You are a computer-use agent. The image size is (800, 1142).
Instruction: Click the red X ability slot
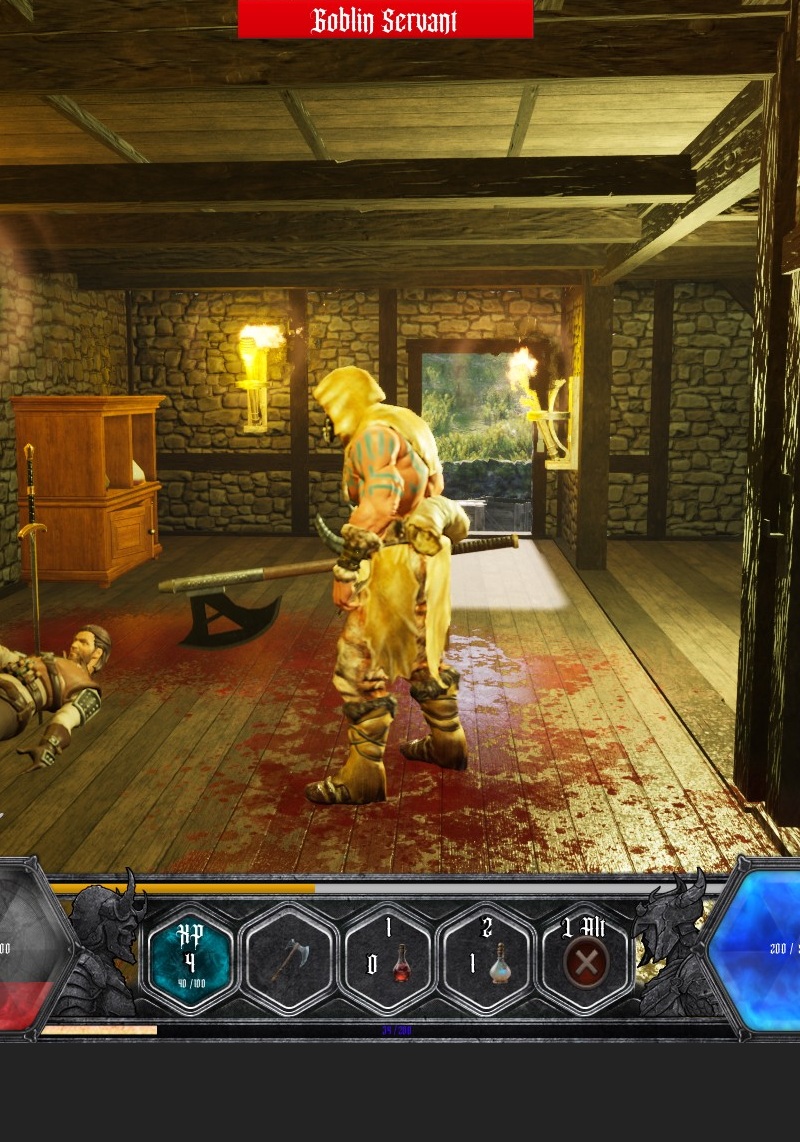click(x=585, y=961)
